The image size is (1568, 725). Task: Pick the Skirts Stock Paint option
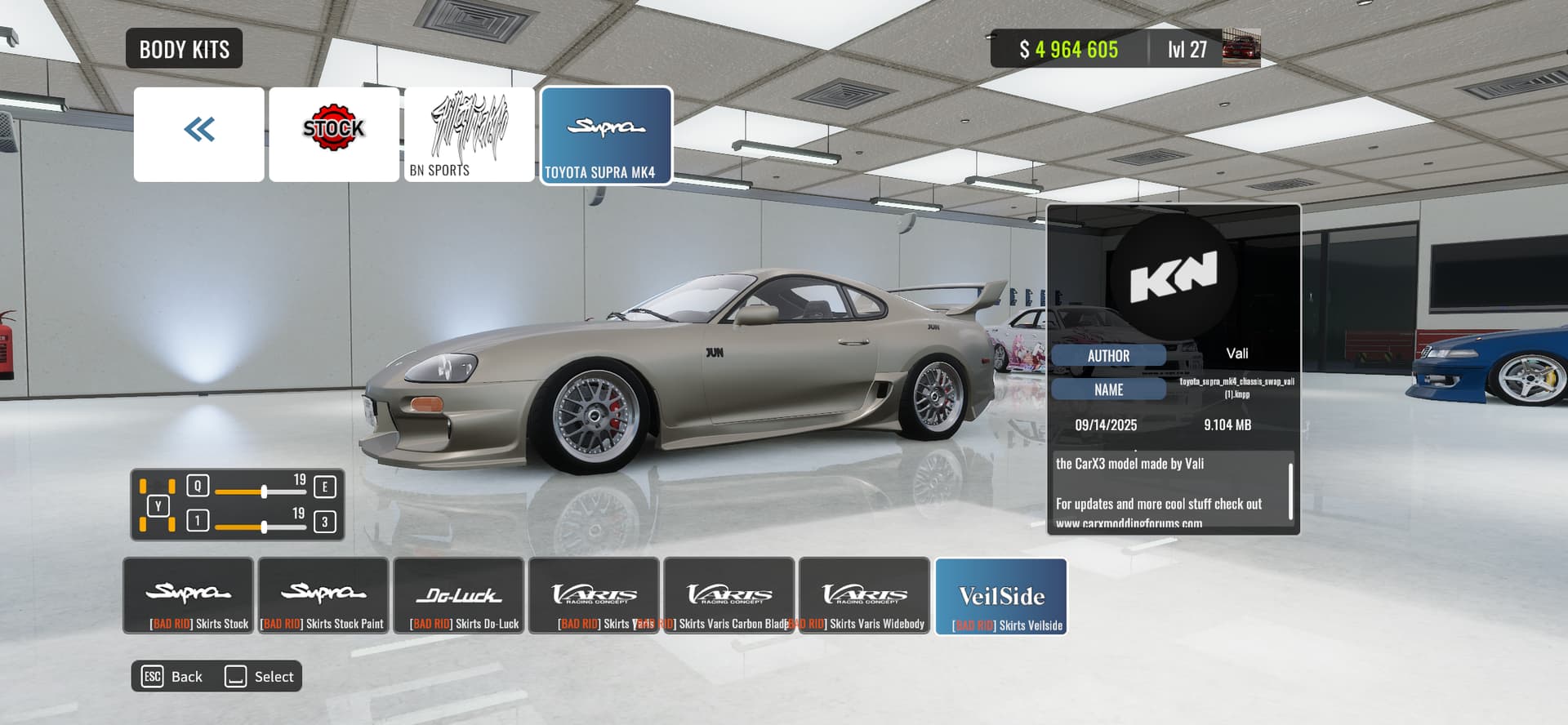pyautogui.click(x=323, y=596)
